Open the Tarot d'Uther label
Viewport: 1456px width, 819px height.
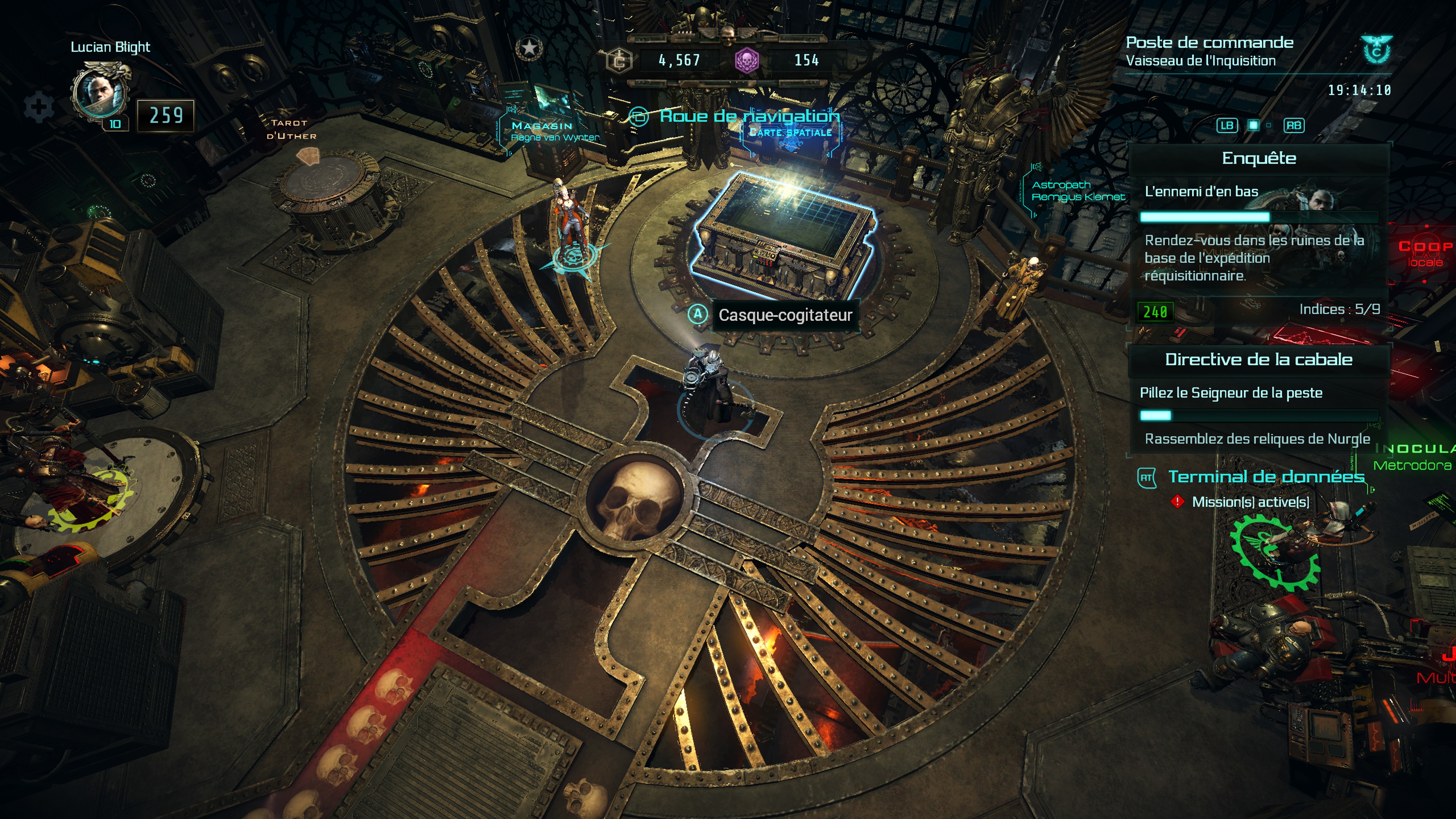coord(290,129)
